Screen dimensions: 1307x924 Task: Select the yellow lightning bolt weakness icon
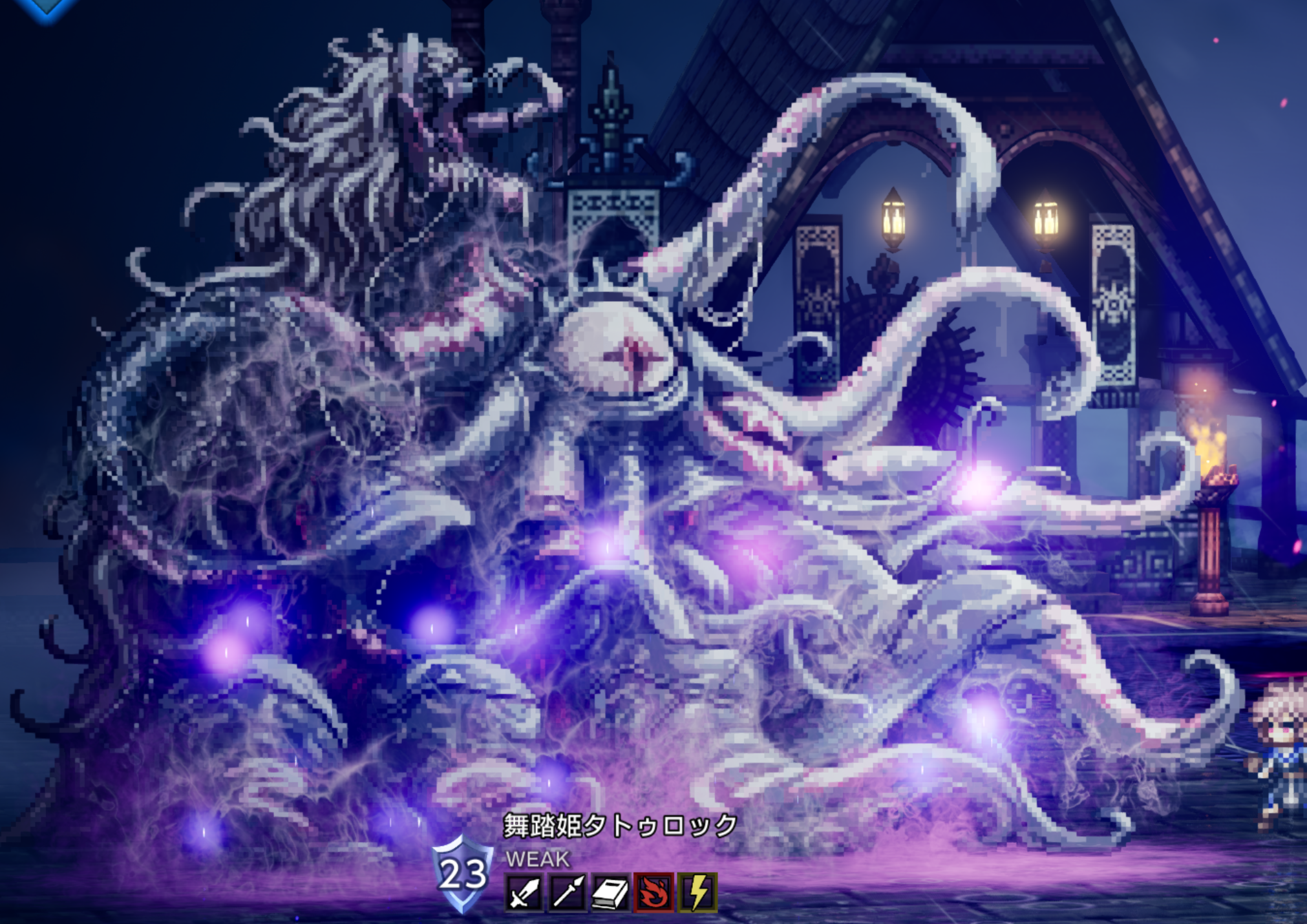697,892
